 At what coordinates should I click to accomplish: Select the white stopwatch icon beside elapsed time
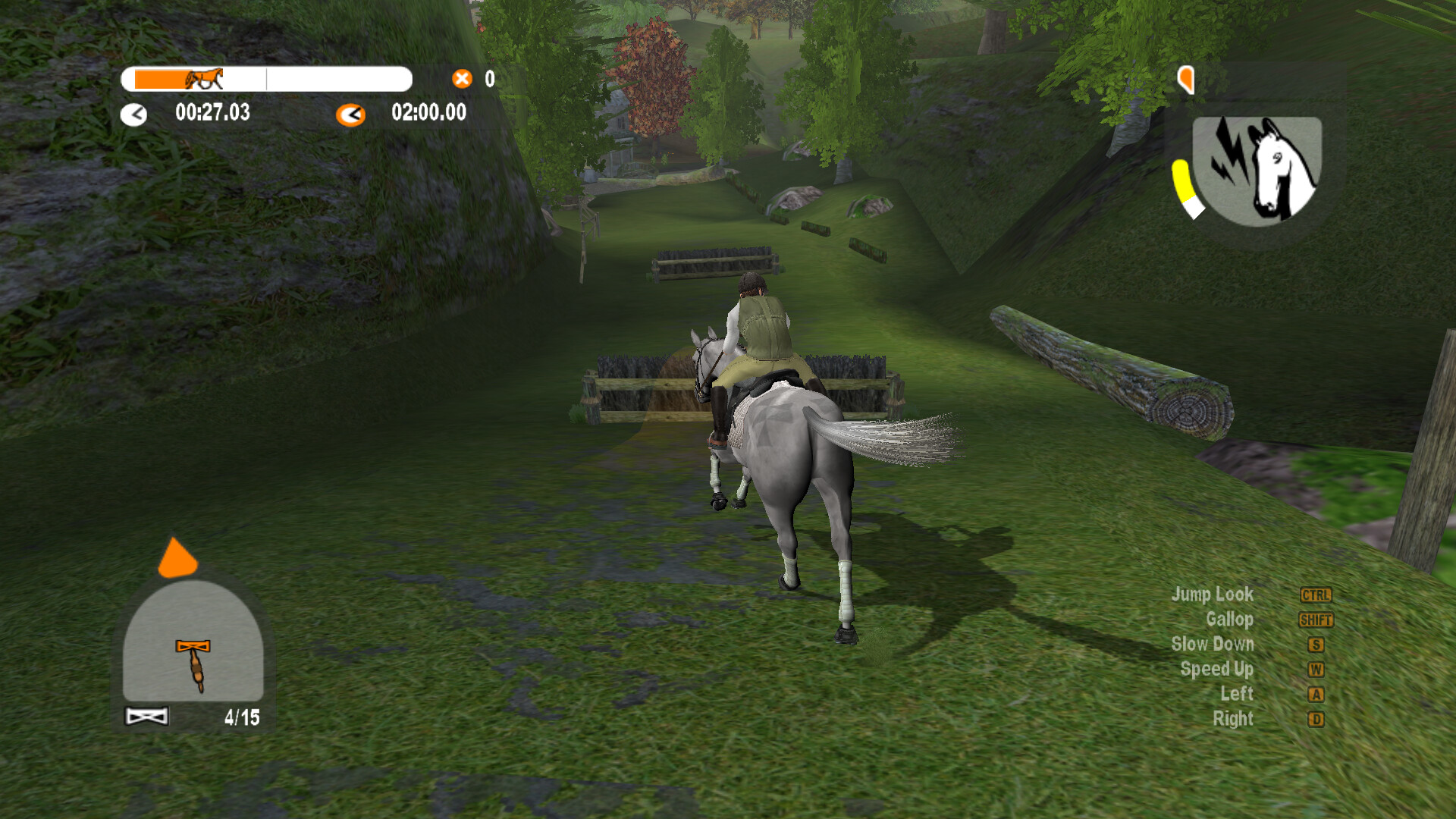coord(135,115)
